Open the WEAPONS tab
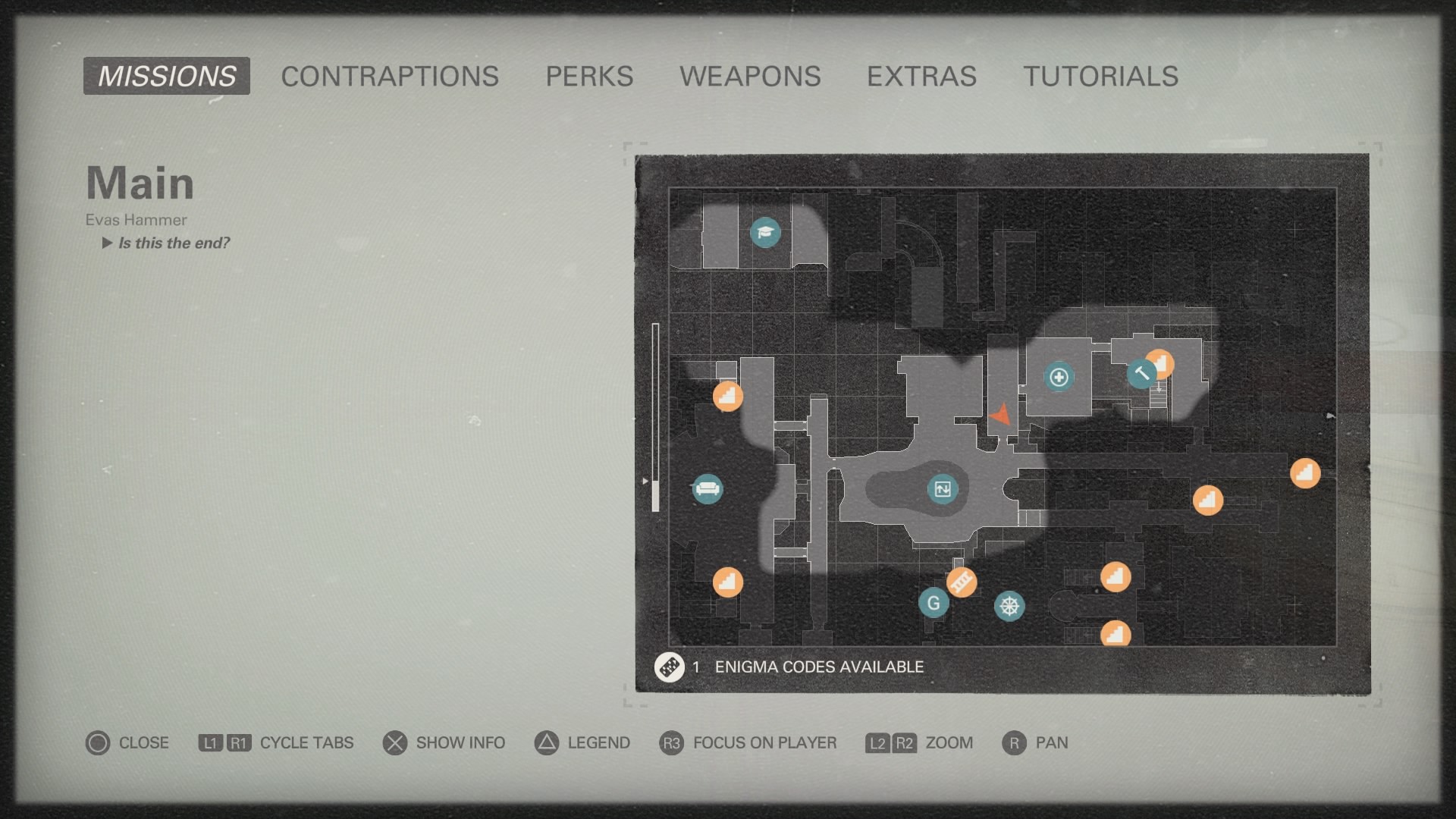 752,76
